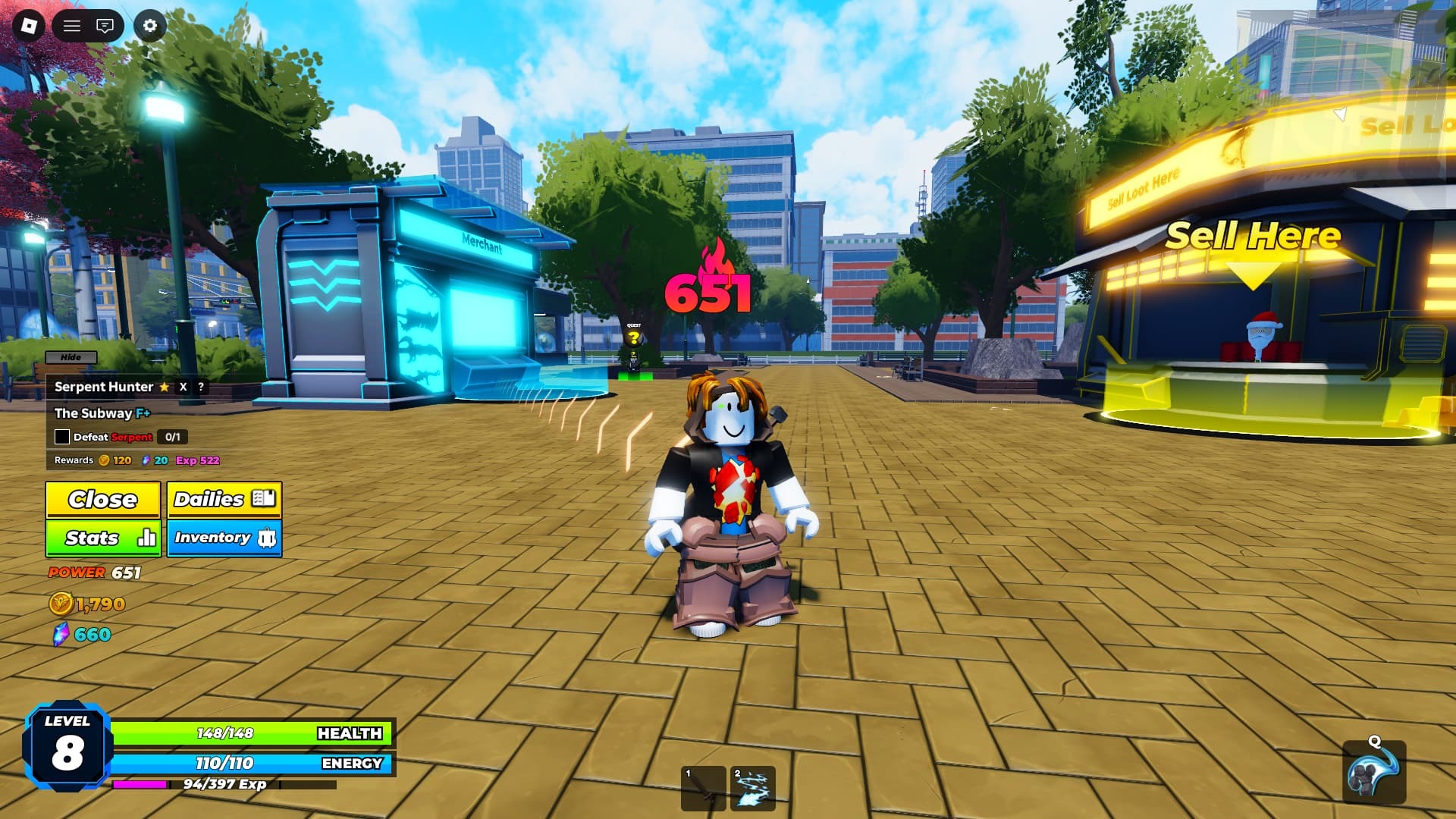The height and width of the screenshot is (819, 1456).
Task: Open the Dailies menu
Action: point(224,499)
